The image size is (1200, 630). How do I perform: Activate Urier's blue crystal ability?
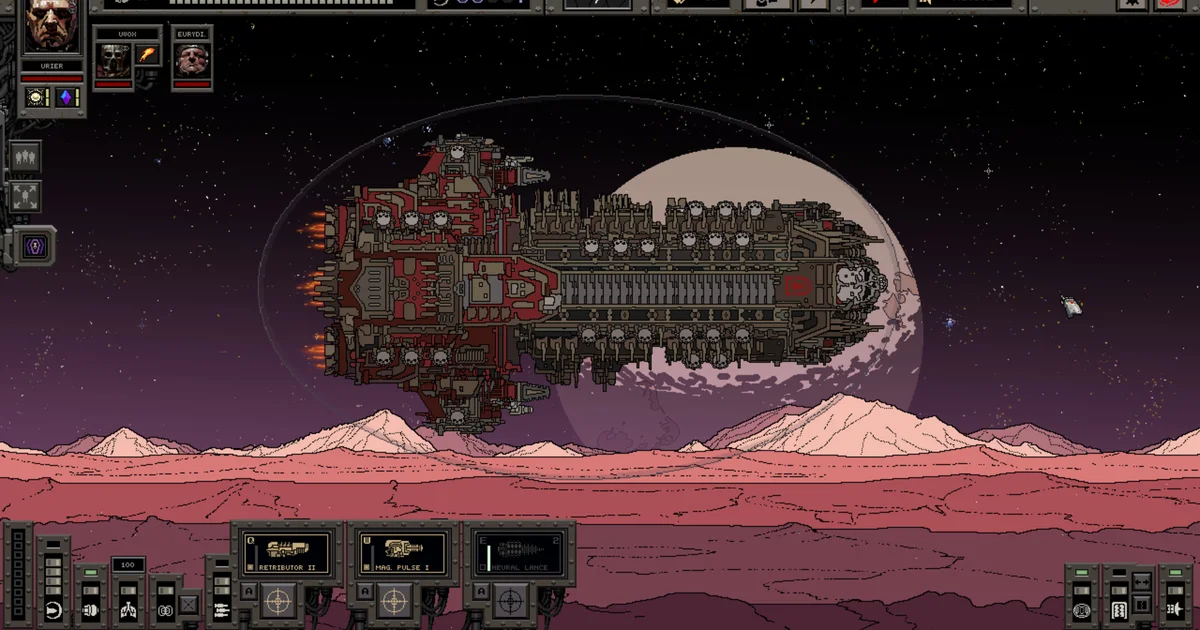67,97
